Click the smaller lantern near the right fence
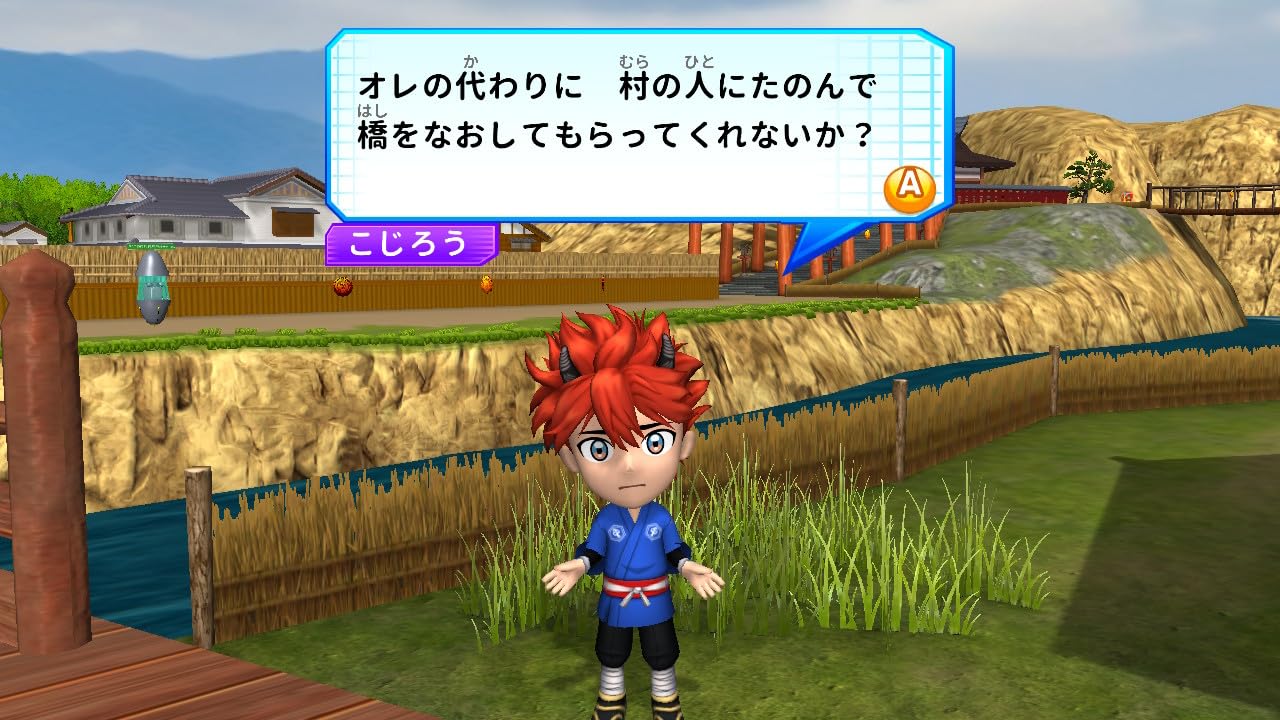Viewport: 1280px width, 720px height. [489, 286]
